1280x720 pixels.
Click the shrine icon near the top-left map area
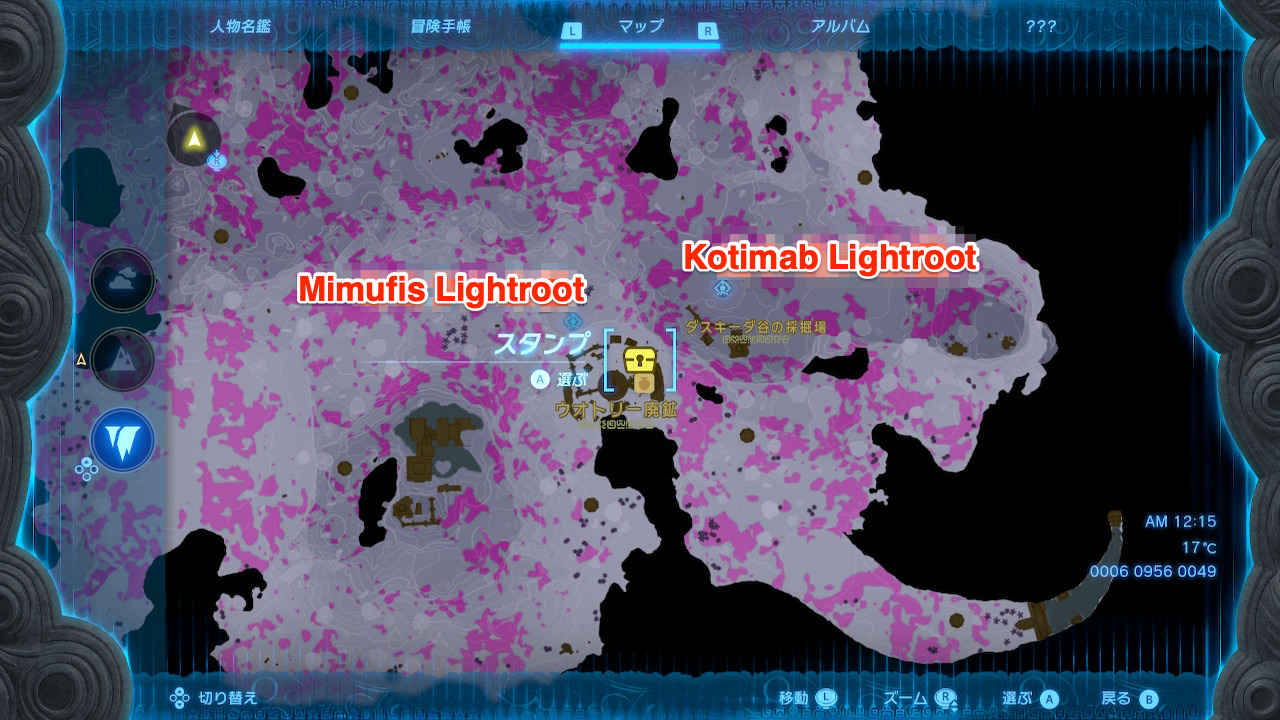point(216,159)
